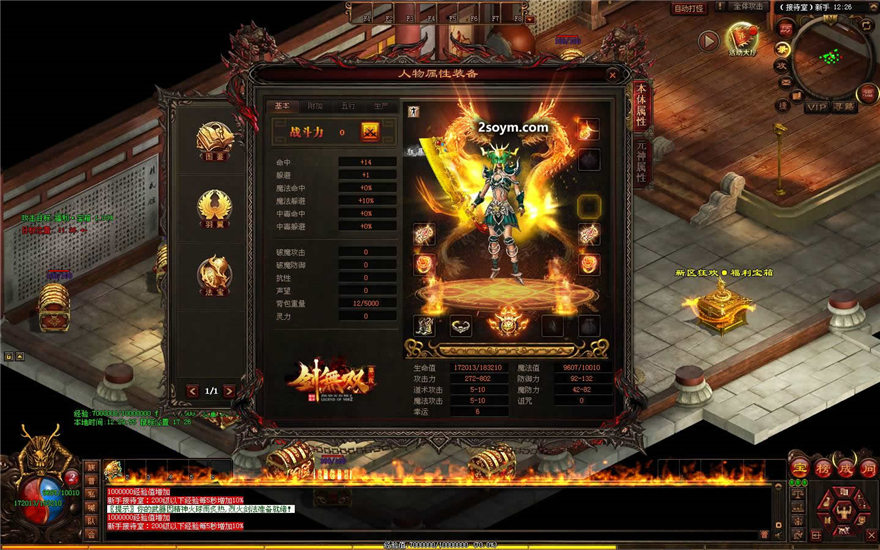Open the 元神属性 side tab

click(640, 160)
